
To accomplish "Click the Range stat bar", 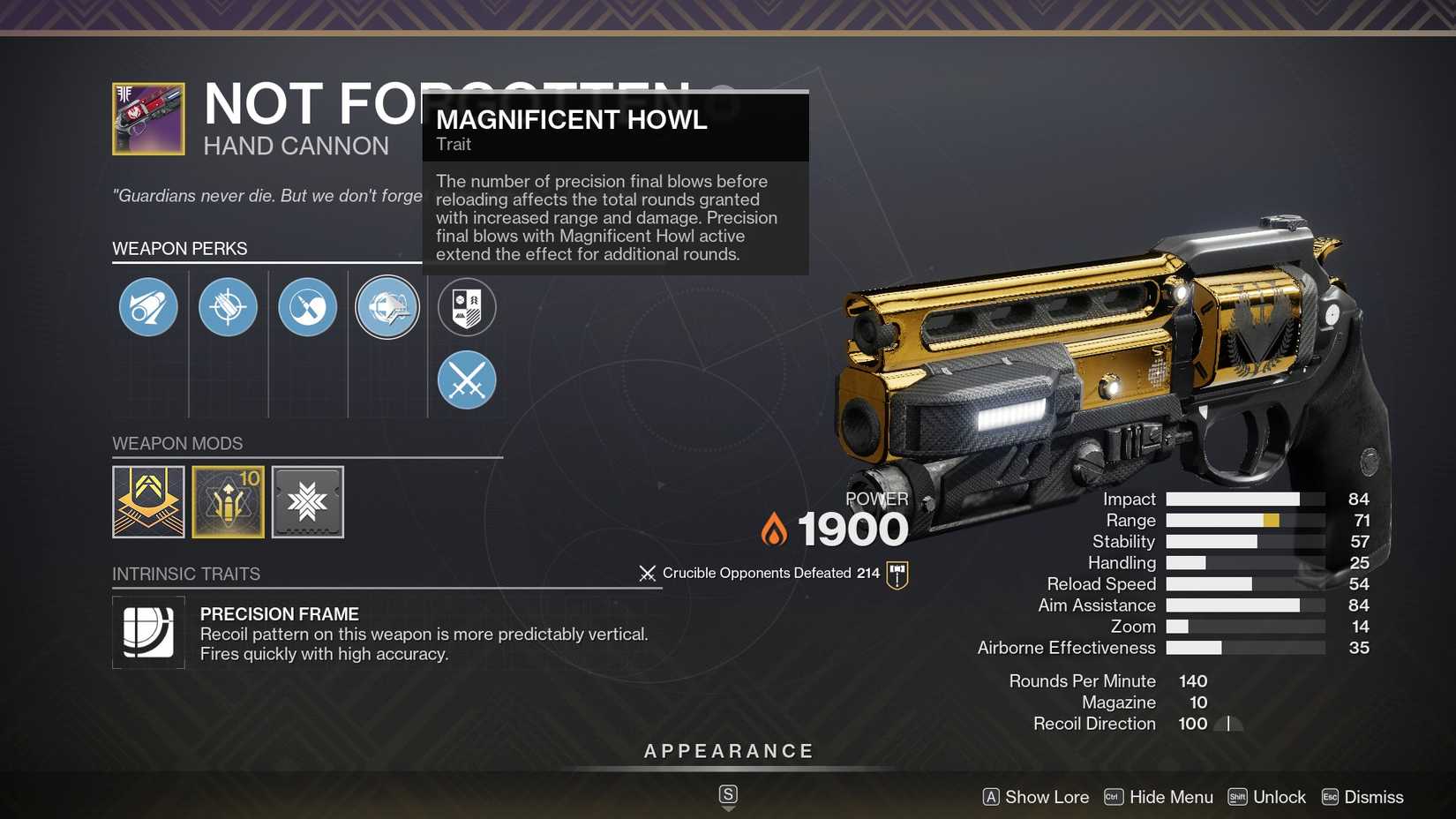I will [1244, 521].
